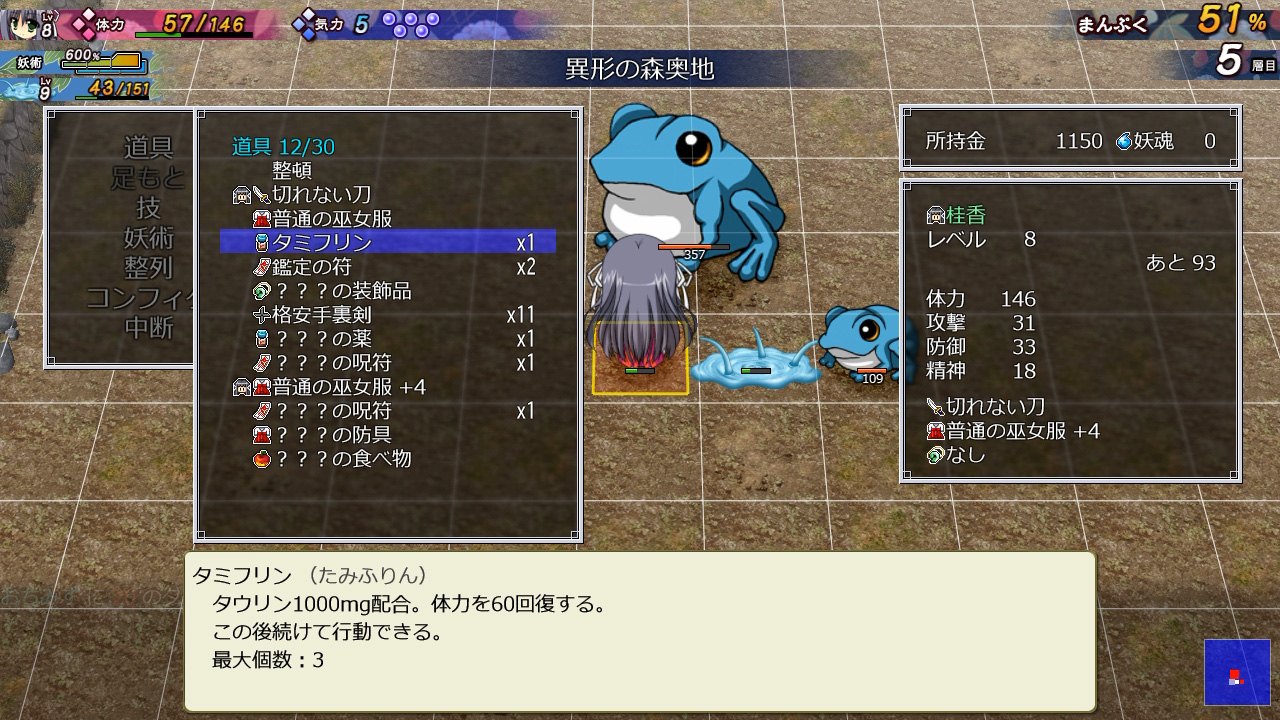Select the 整列 menu option
The image size is (1280, 720).
(148, 268)
